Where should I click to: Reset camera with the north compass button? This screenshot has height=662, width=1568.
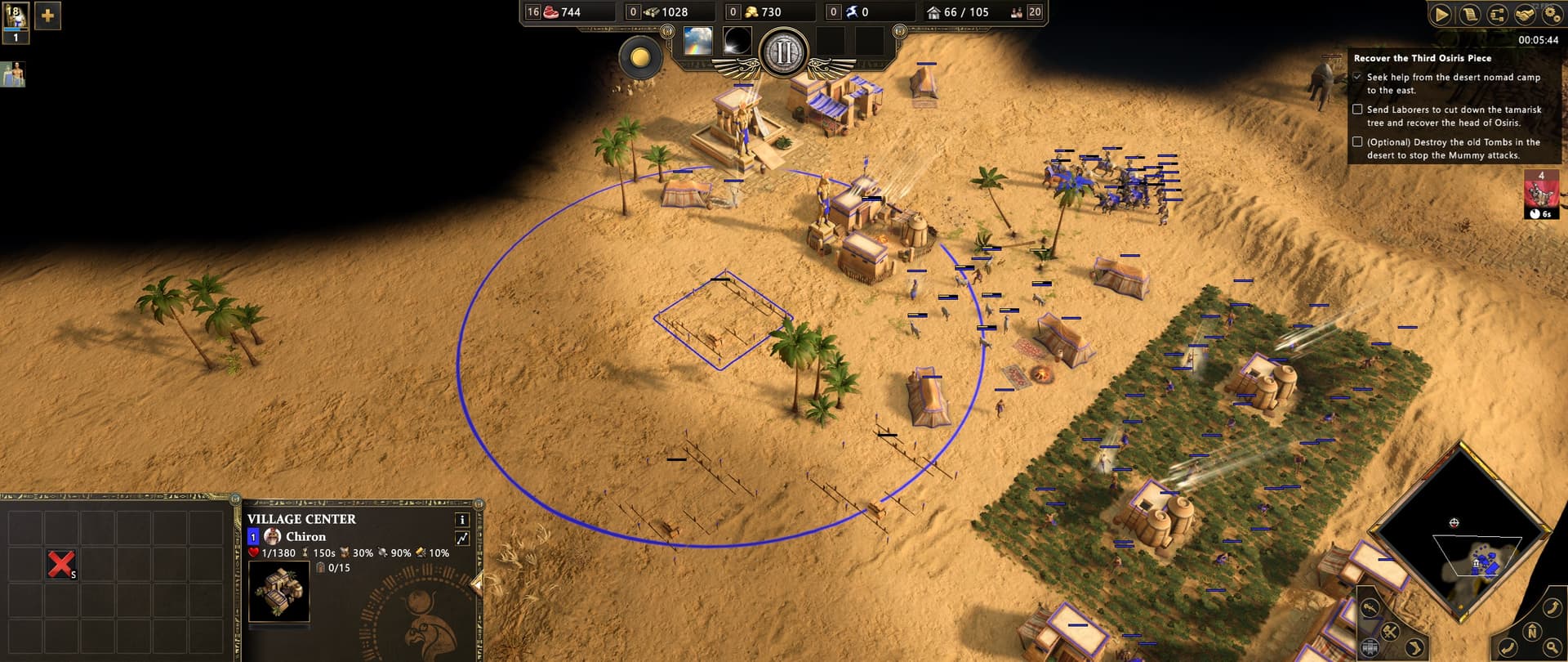tap(1532, 631)
